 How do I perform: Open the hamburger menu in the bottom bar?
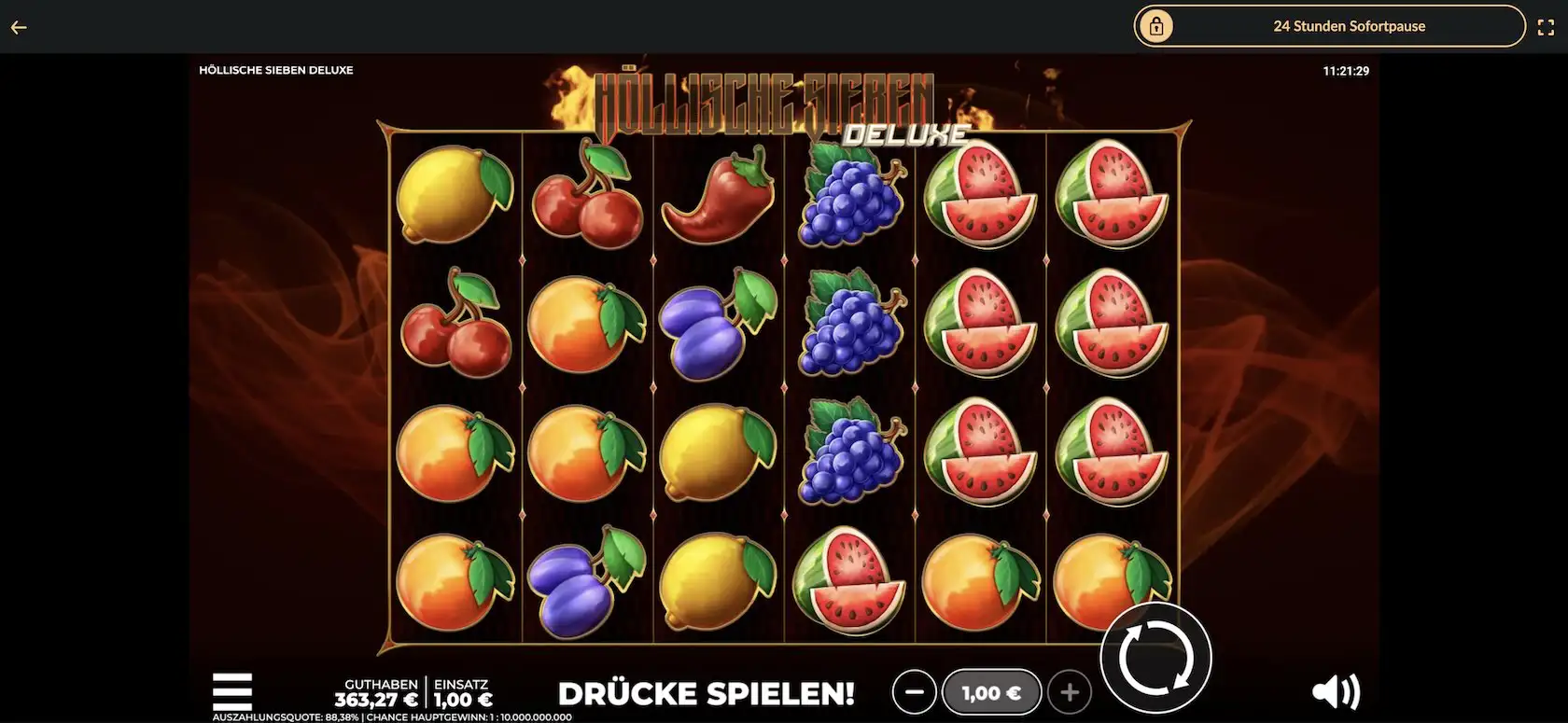click(x=231, y=690)
